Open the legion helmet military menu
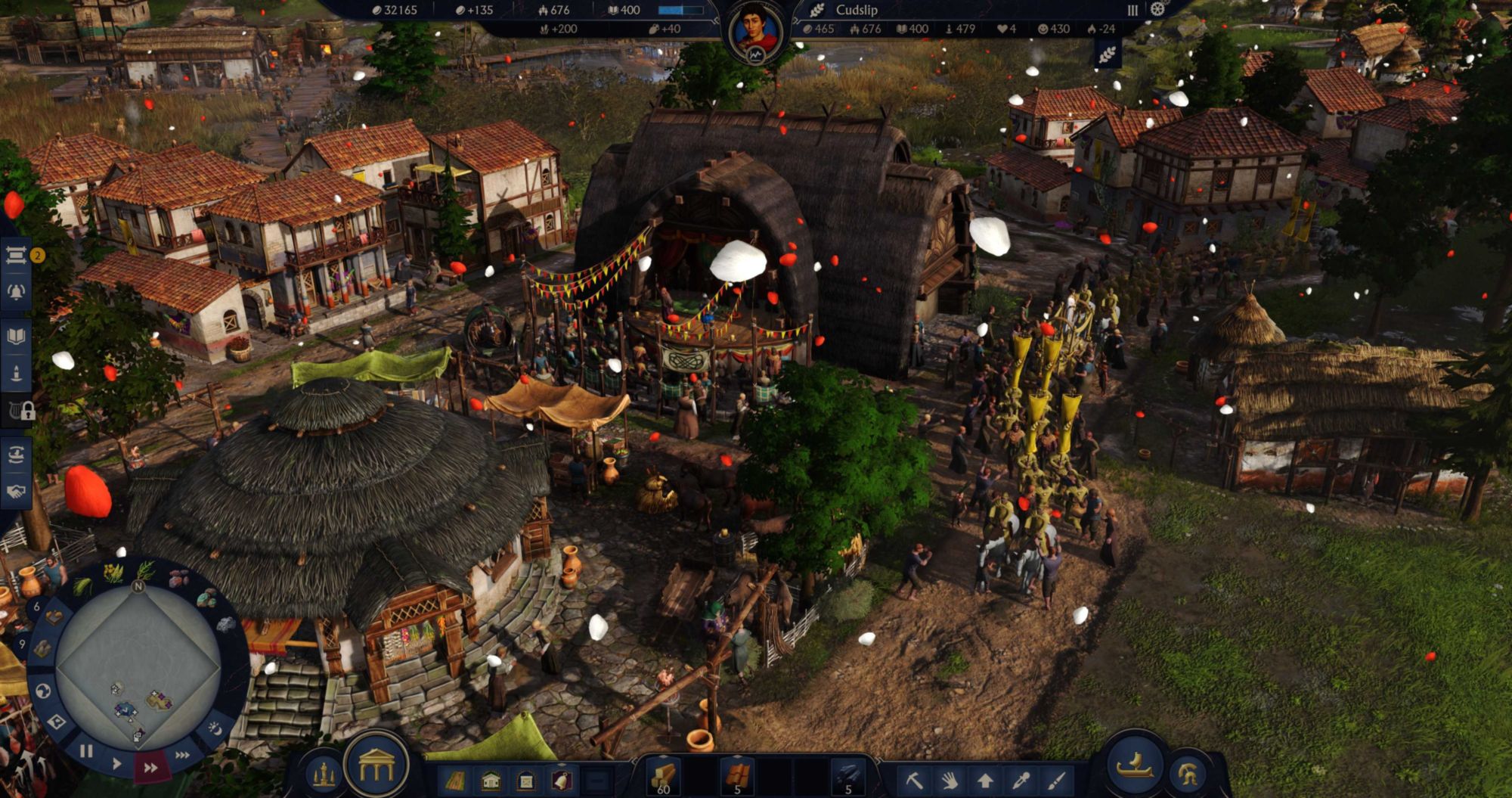This screenshot has width=1512, height=798. [x=1188, y=773]
